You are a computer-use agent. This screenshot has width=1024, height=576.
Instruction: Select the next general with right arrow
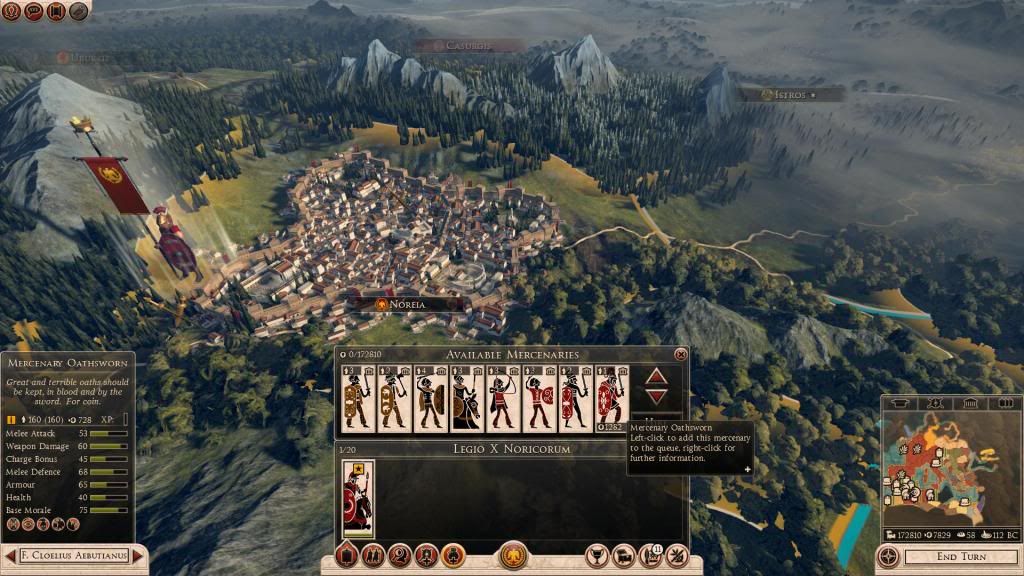click(139, 555)
